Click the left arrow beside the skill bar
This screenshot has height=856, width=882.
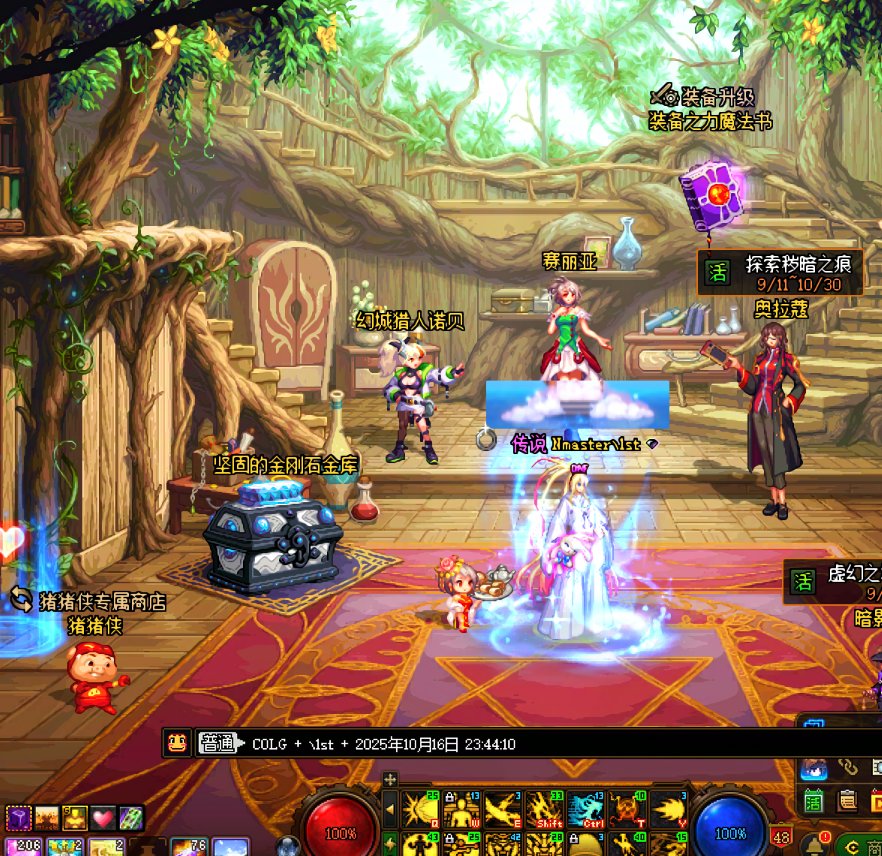[x=390, y=809]
